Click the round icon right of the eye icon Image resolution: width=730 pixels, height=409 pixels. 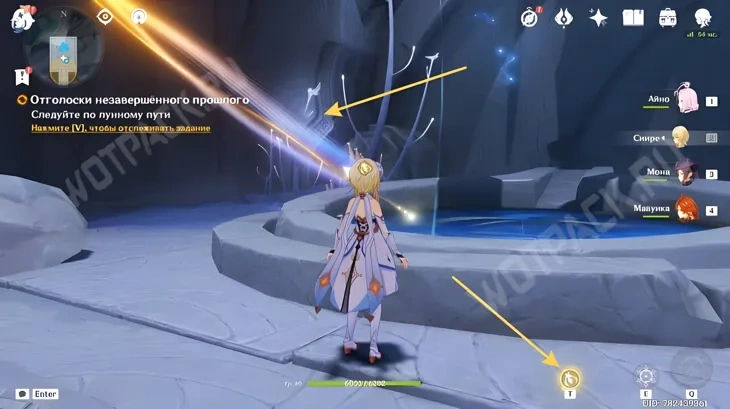pyautogui.click(x=139, y=17)
